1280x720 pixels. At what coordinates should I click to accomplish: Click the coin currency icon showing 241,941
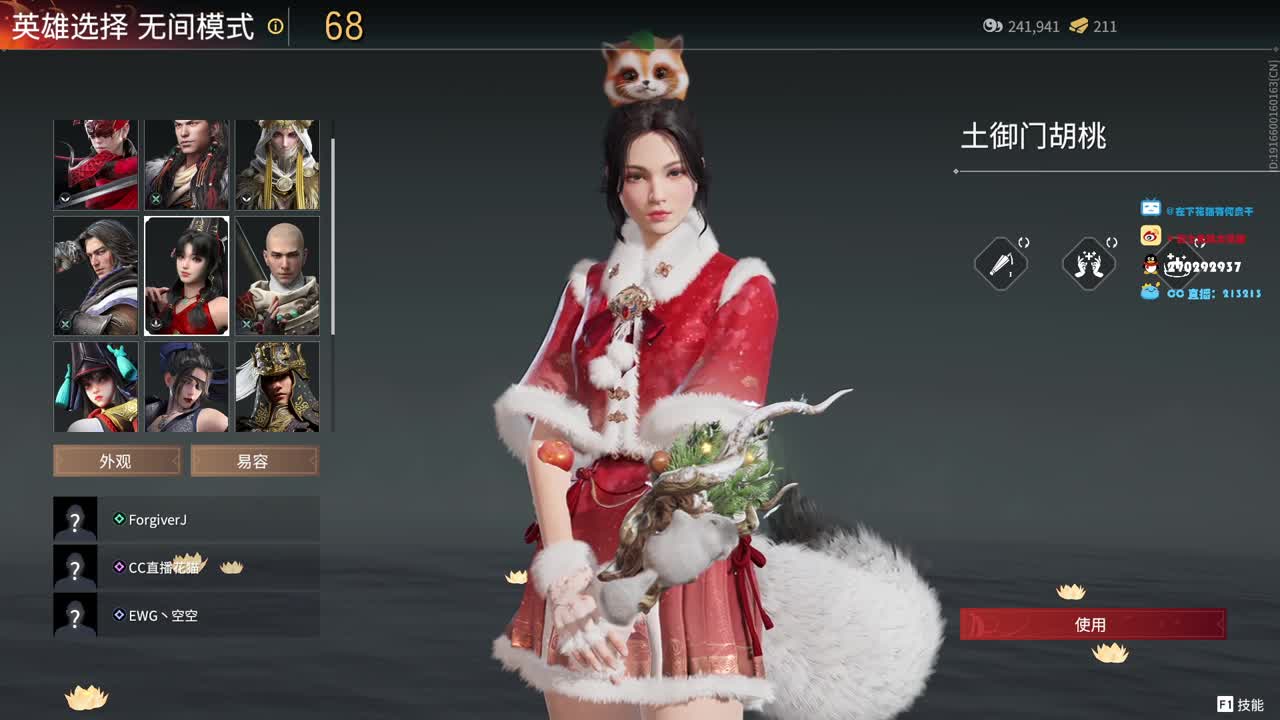(992, 27)
